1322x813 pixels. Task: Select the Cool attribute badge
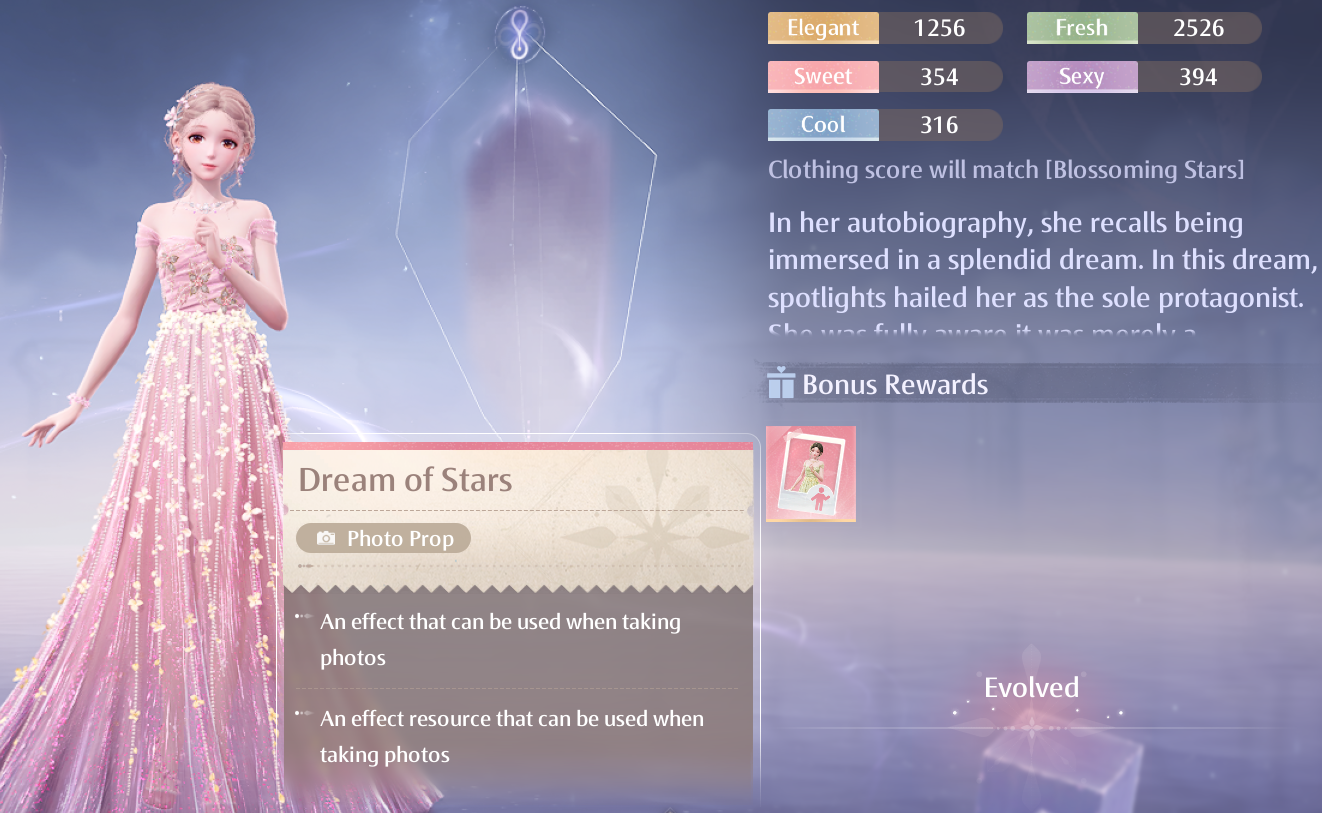[x=823, y=124]
